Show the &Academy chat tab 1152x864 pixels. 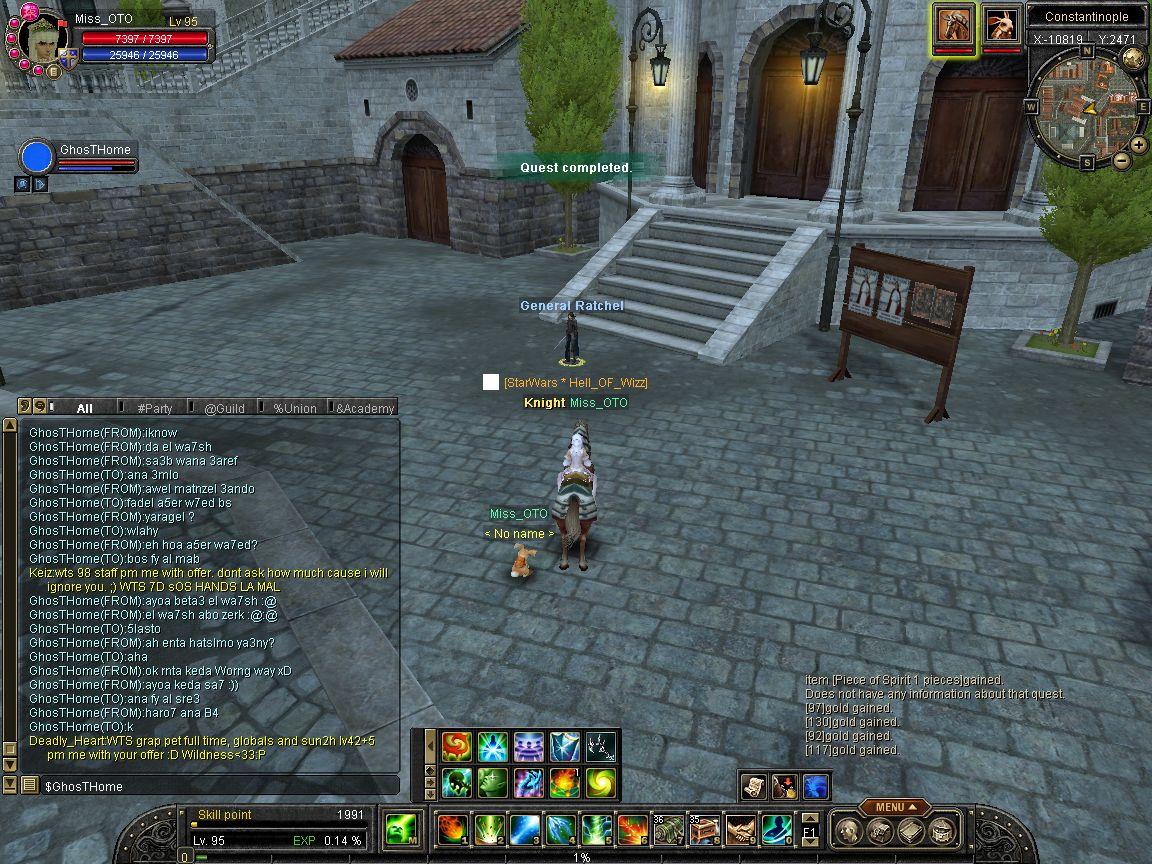pos(365,408)
